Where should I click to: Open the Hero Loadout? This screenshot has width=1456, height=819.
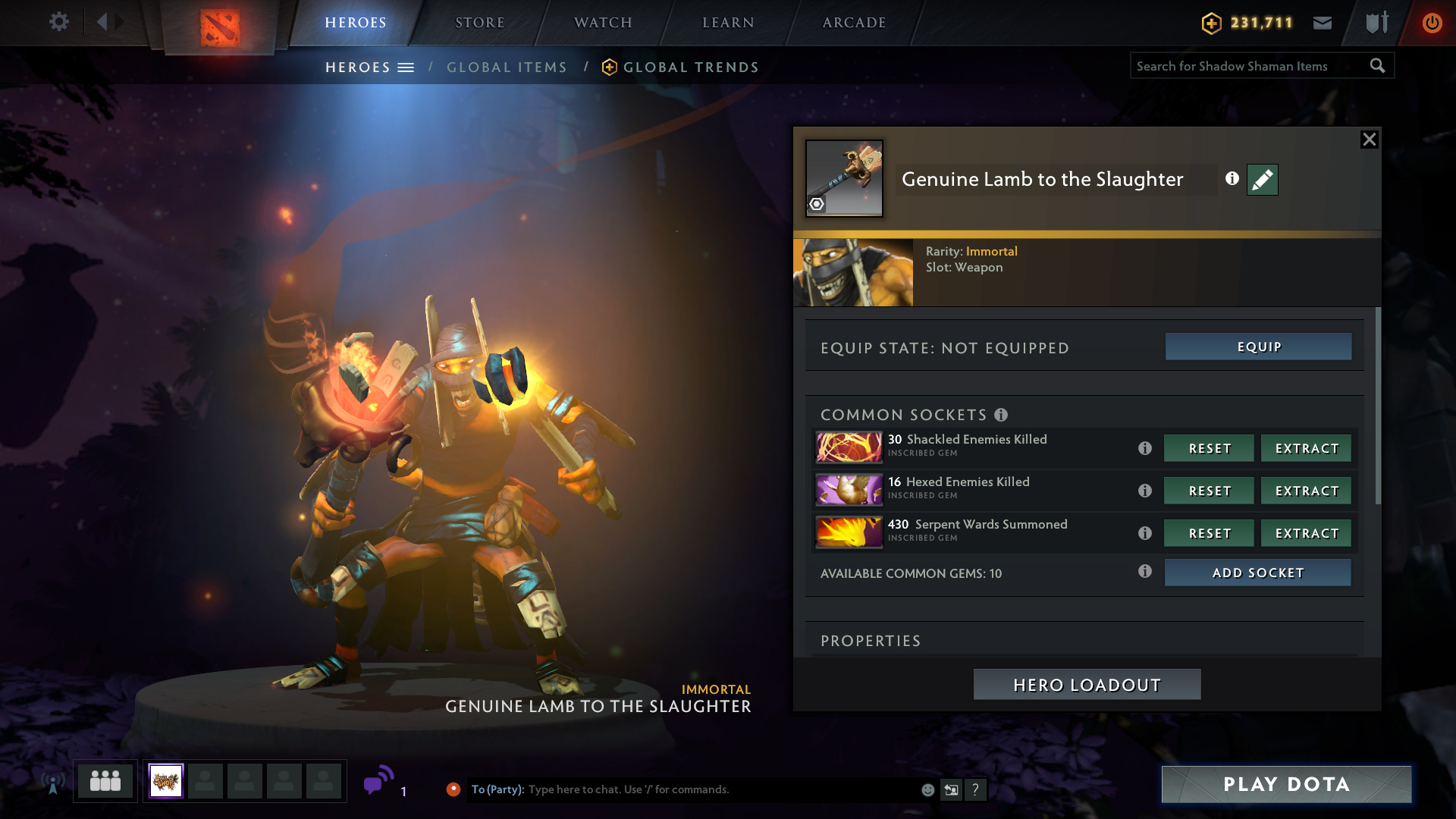(x=1087, y=685)
